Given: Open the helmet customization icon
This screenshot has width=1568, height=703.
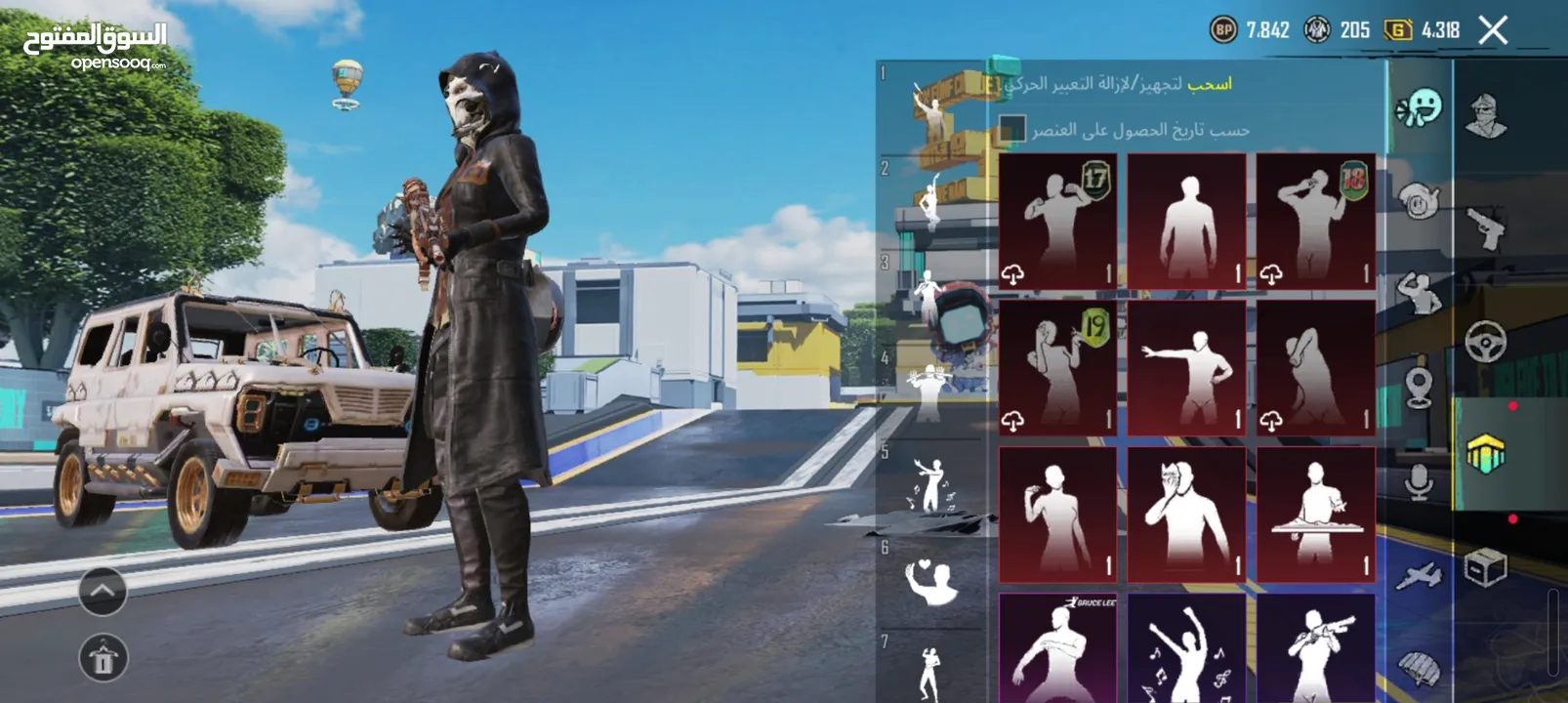Looking at the screenshot, I should (1486, 112).
